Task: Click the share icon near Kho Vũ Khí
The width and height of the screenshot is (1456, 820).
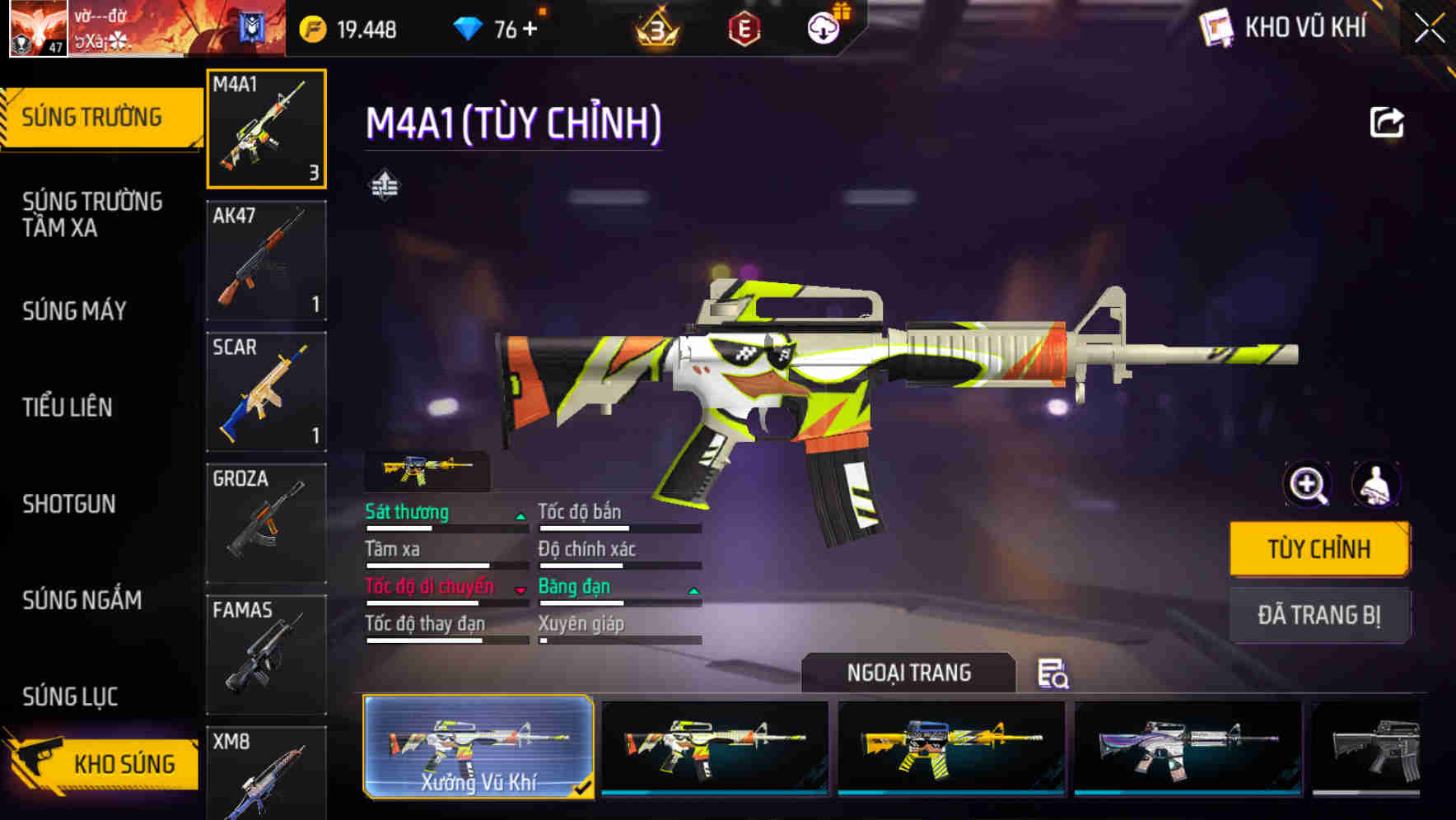Action: (x=1388, y=121)
